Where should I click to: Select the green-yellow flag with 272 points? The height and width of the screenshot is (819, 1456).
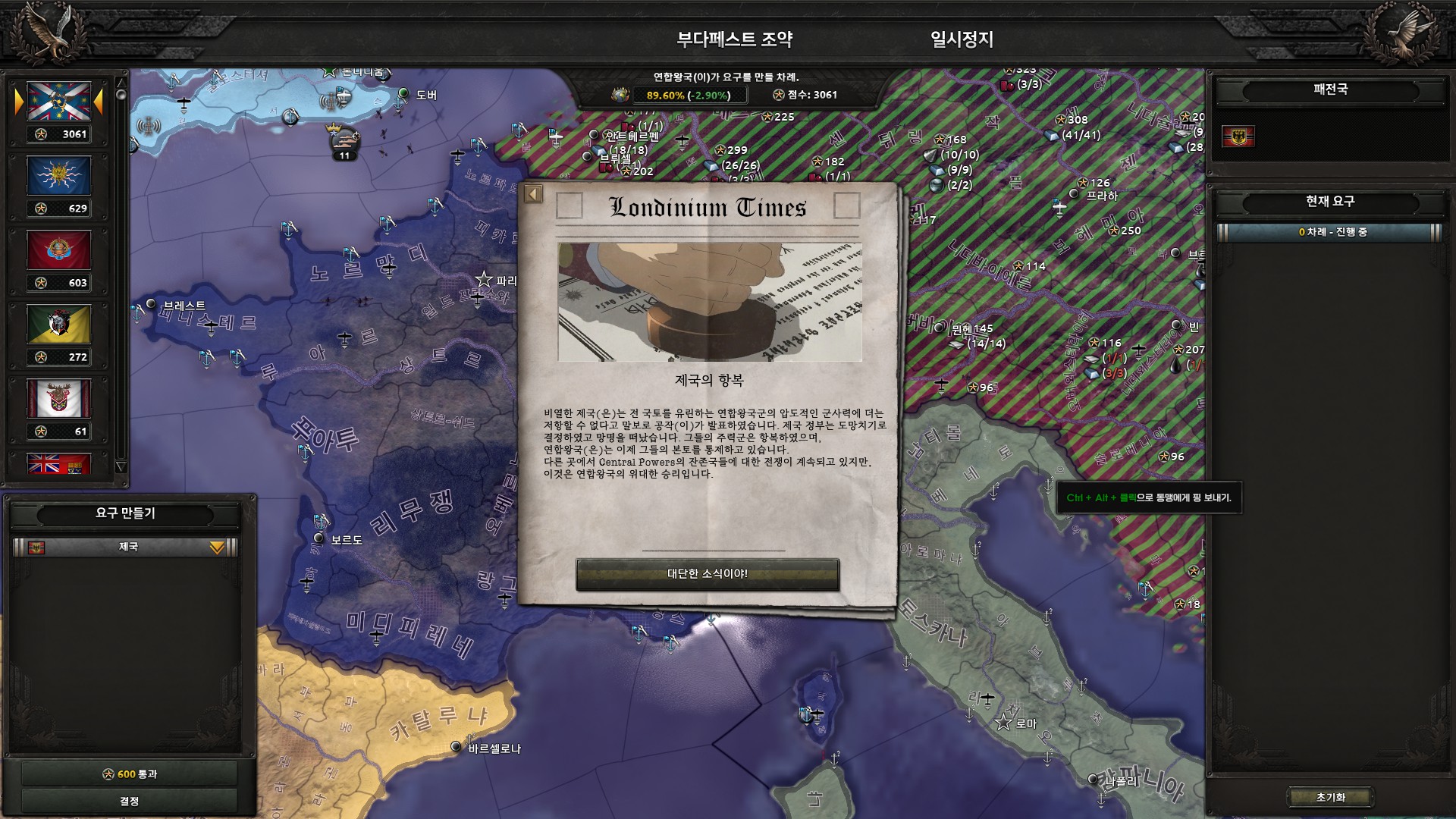point(59,325)
